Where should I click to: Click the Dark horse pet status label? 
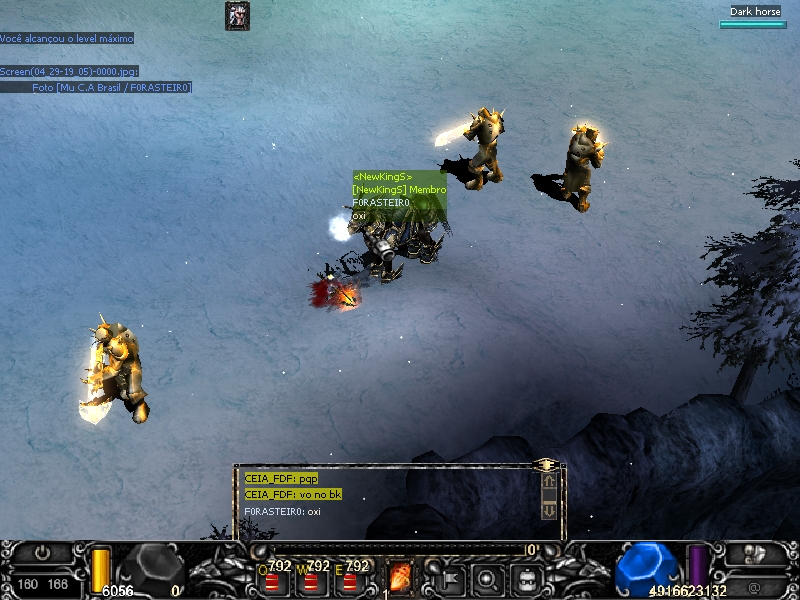pos(755,12)
